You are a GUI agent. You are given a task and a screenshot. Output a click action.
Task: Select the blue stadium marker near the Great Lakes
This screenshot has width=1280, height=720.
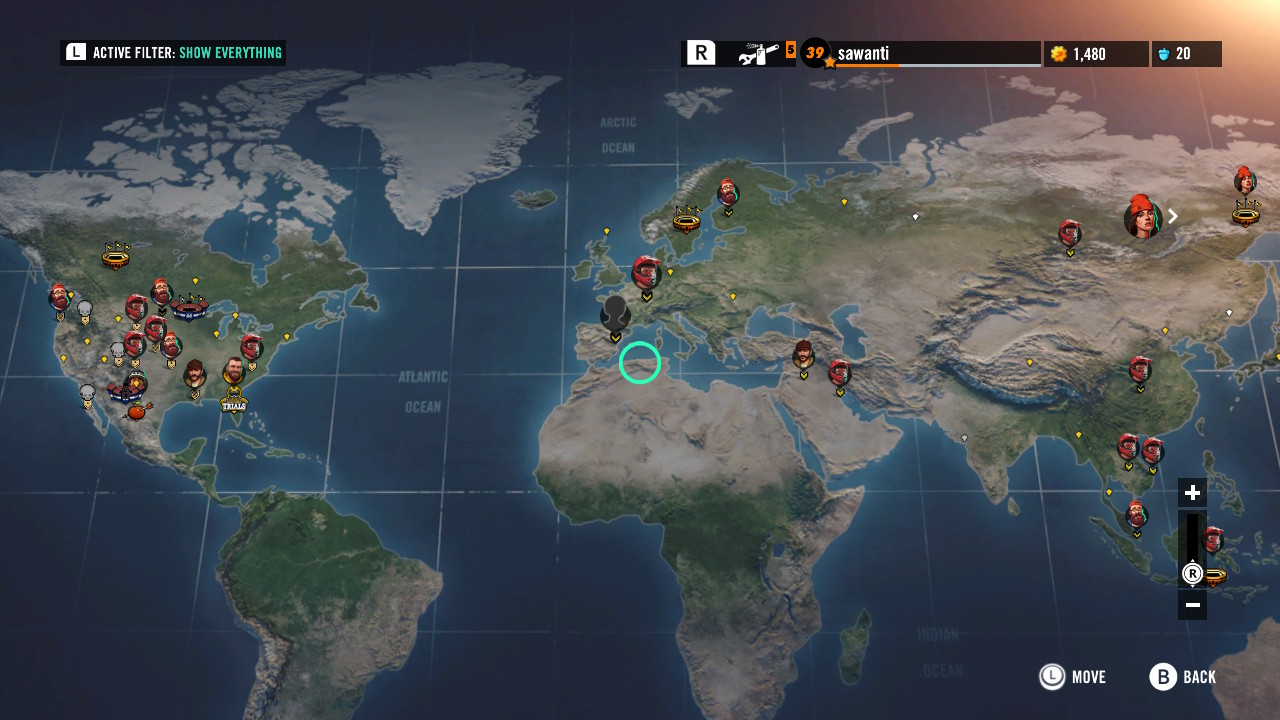[189, 308]
